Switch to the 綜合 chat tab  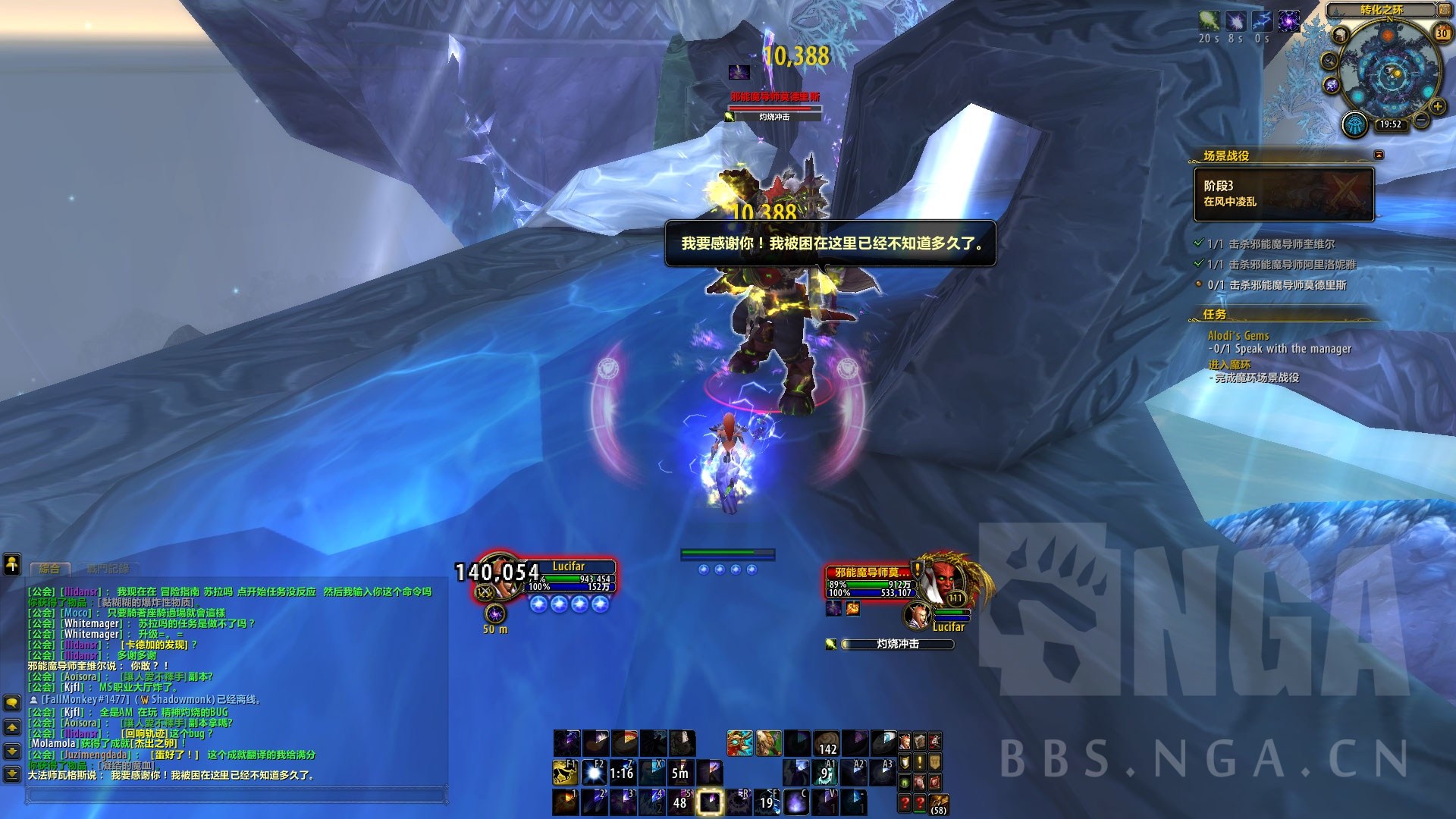point(50,568)
